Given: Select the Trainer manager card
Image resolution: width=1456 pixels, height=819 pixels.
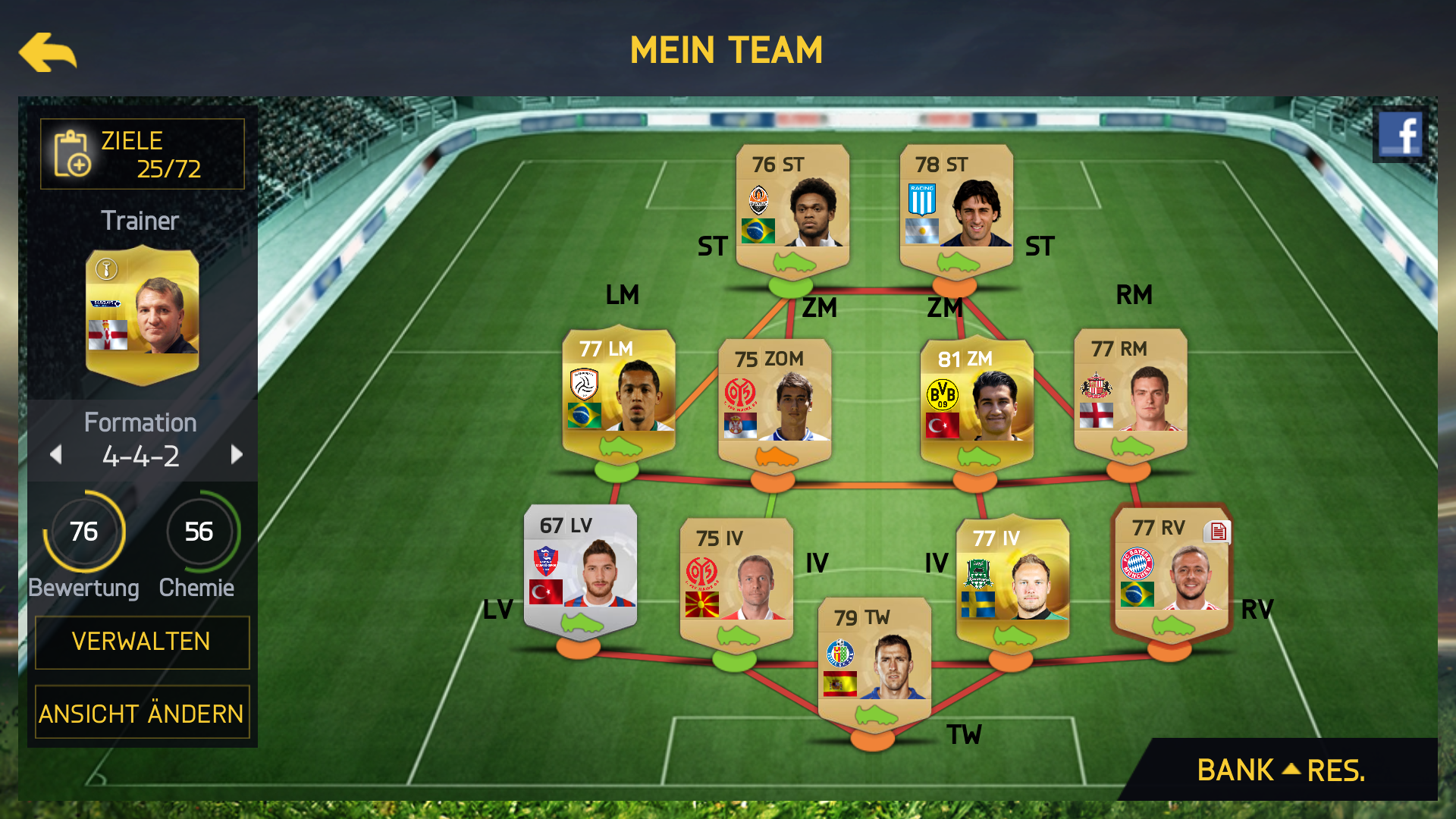Looking at the screenshot, I should click(143, 315).
